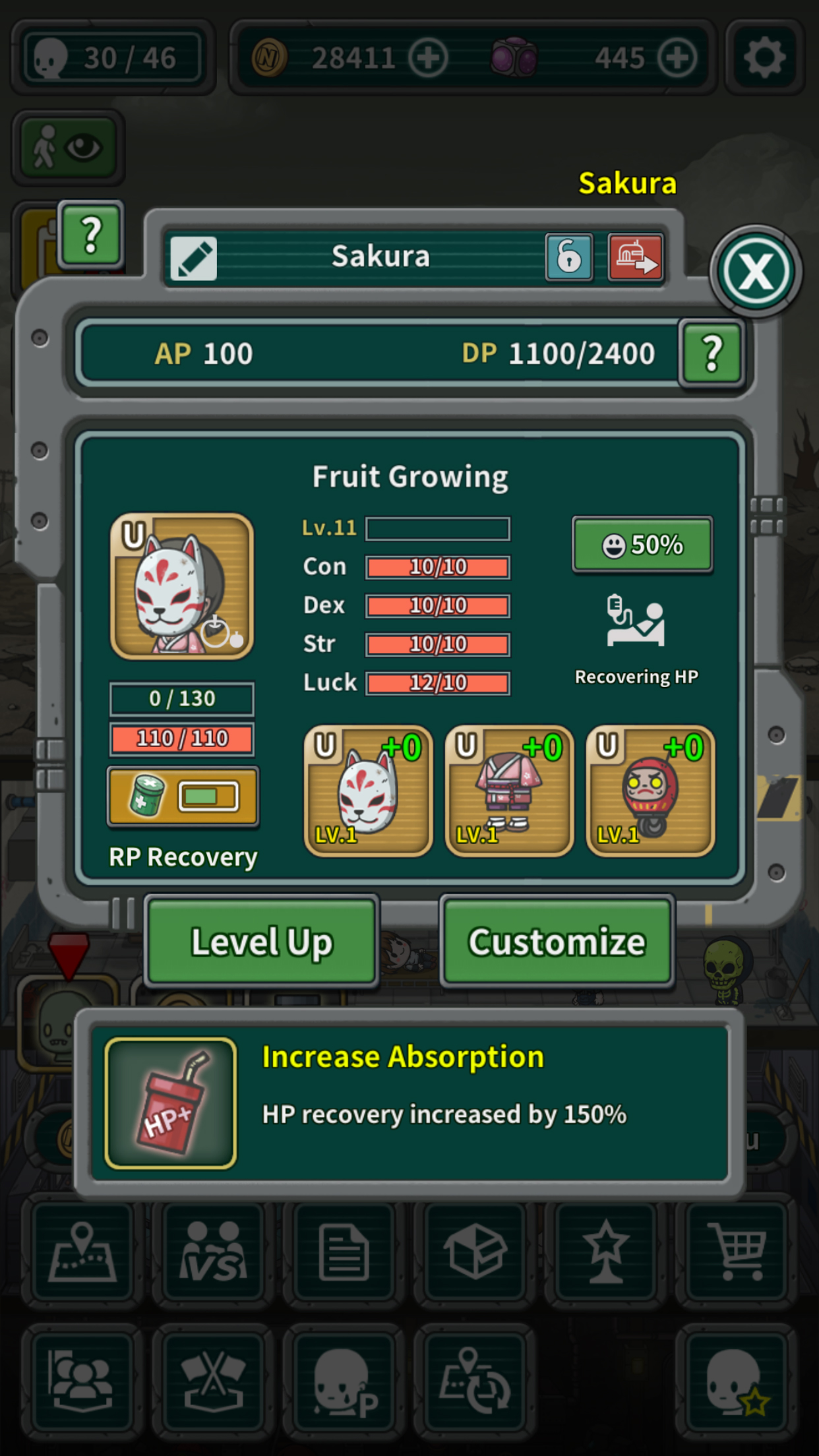Open the Customize menu
This screenshot has height=1456, width=819.
tap(557, 942)
